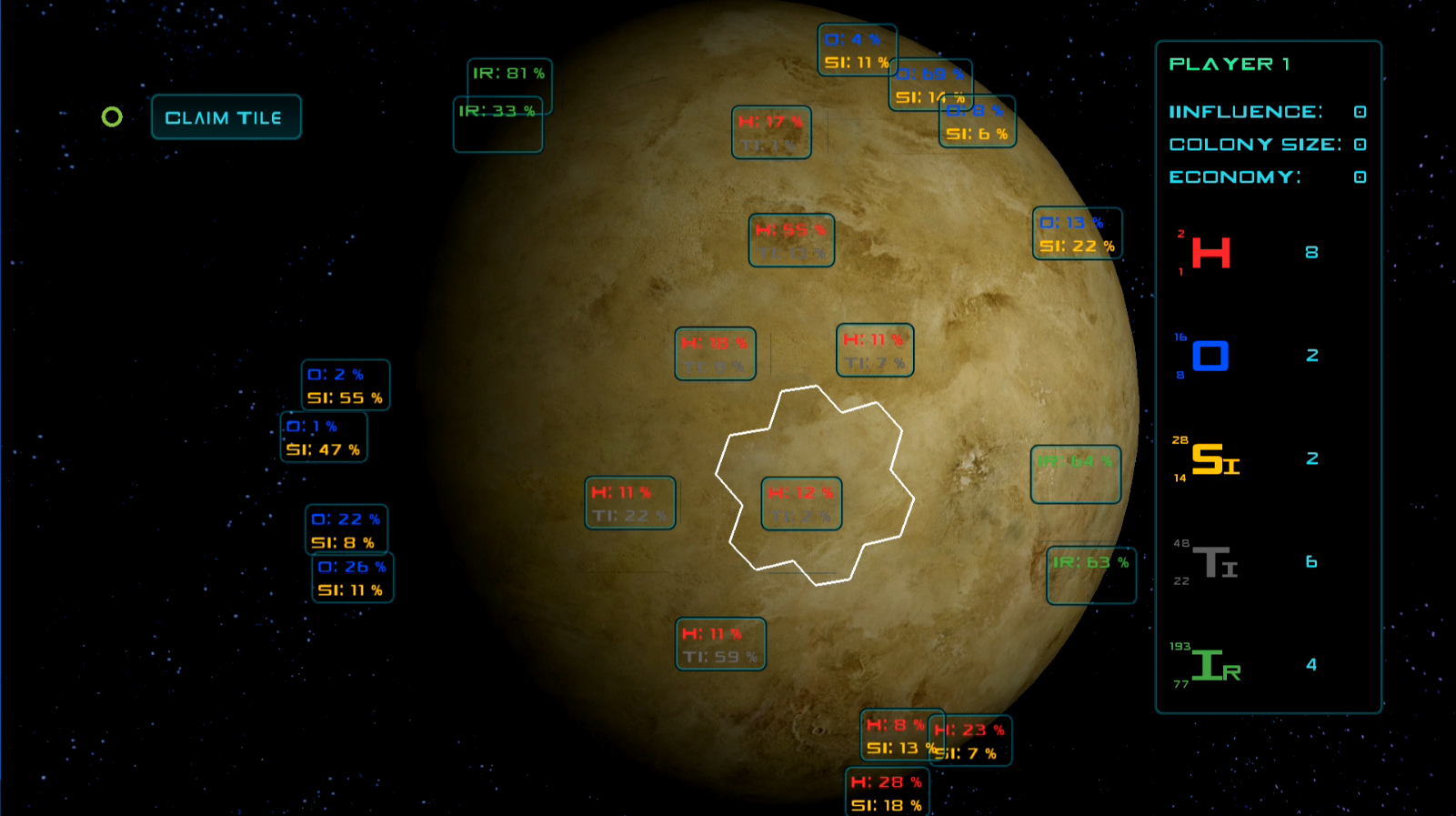The width and height of the screenshot is (1456, 816).
Task: Select the H: 11 % TI: 59 % tile
Action: coord(720,644)
